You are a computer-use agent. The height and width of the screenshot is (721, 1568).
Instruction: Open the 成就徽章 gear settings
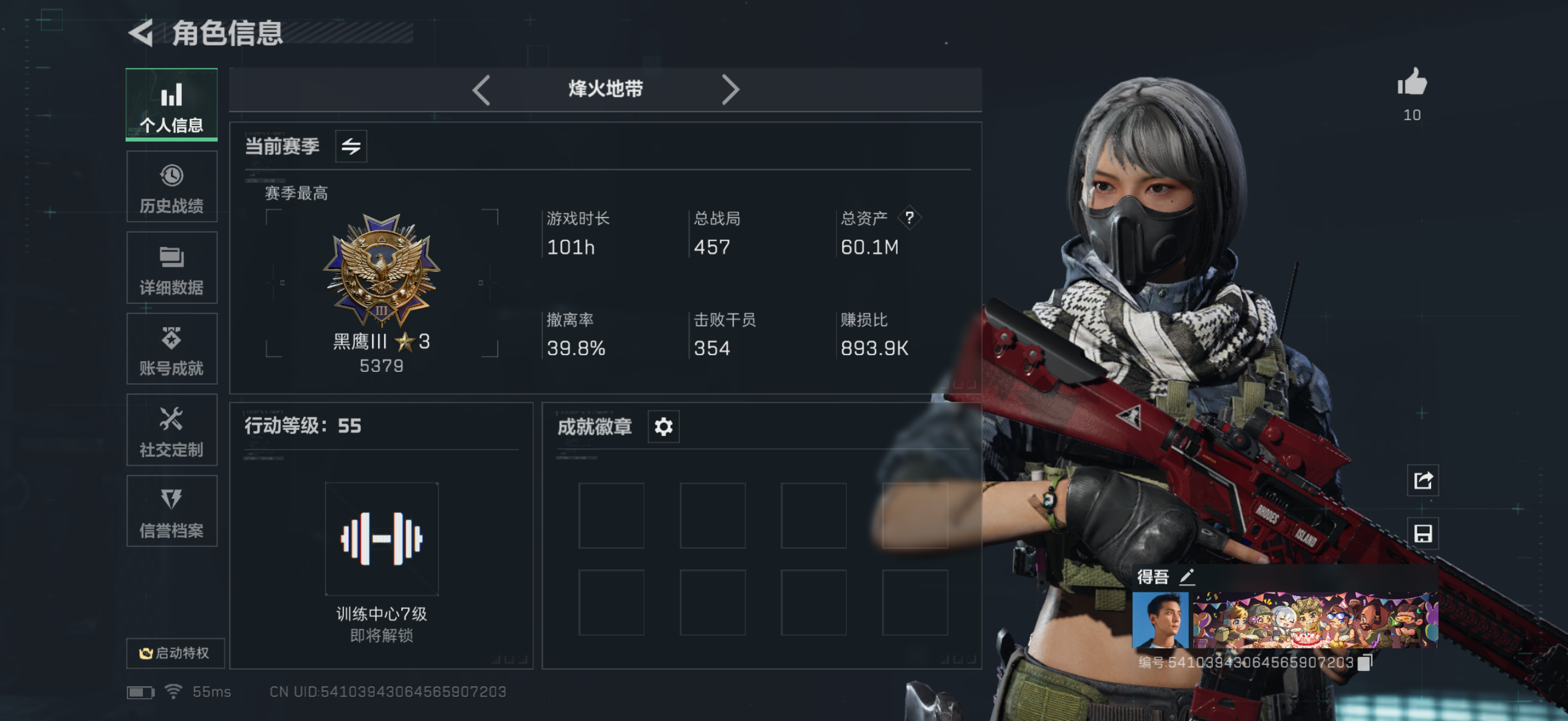(x=662, y=426)
